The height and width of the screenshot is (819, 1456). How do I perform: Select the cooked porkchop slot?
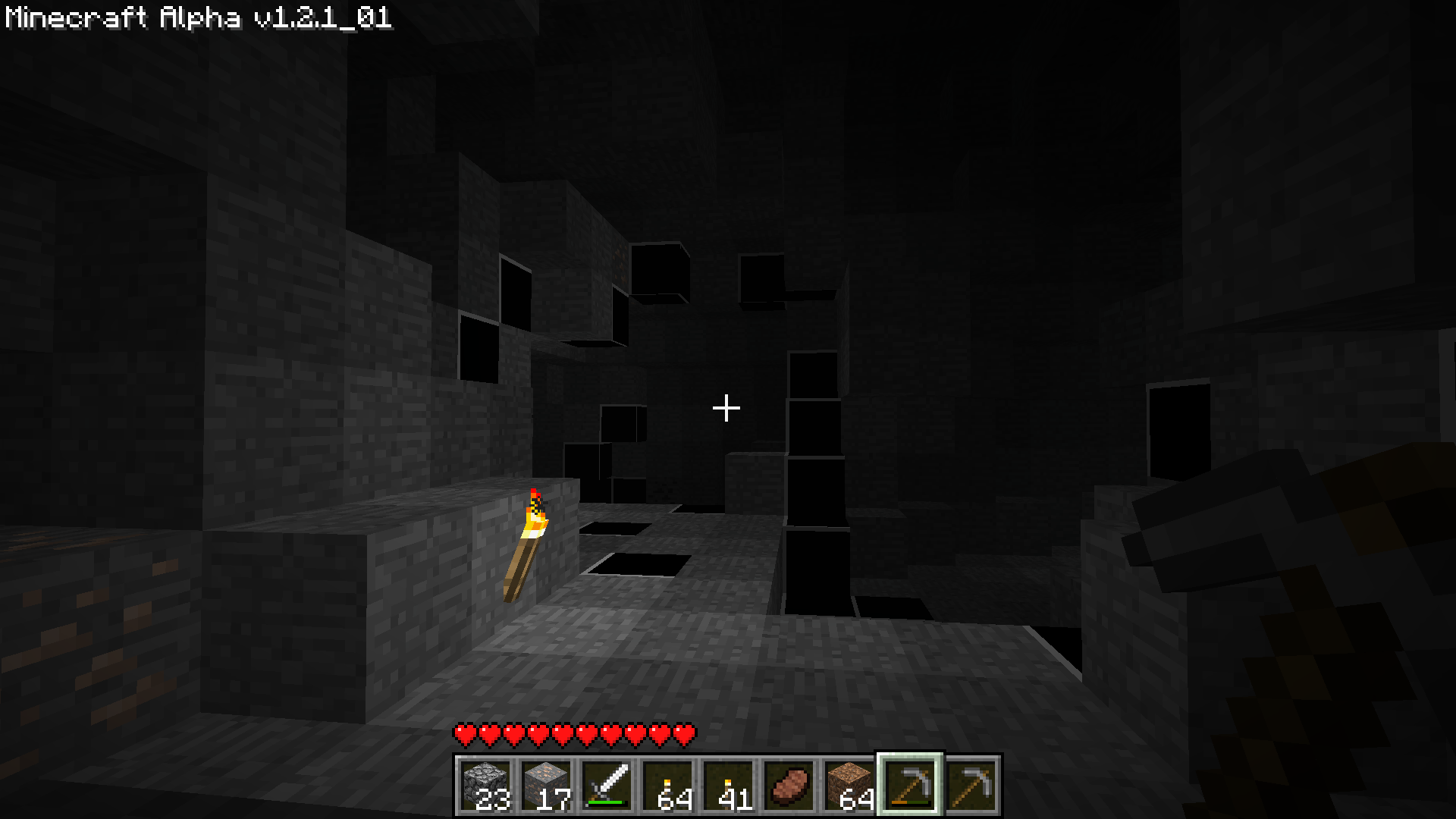point(789,785)
